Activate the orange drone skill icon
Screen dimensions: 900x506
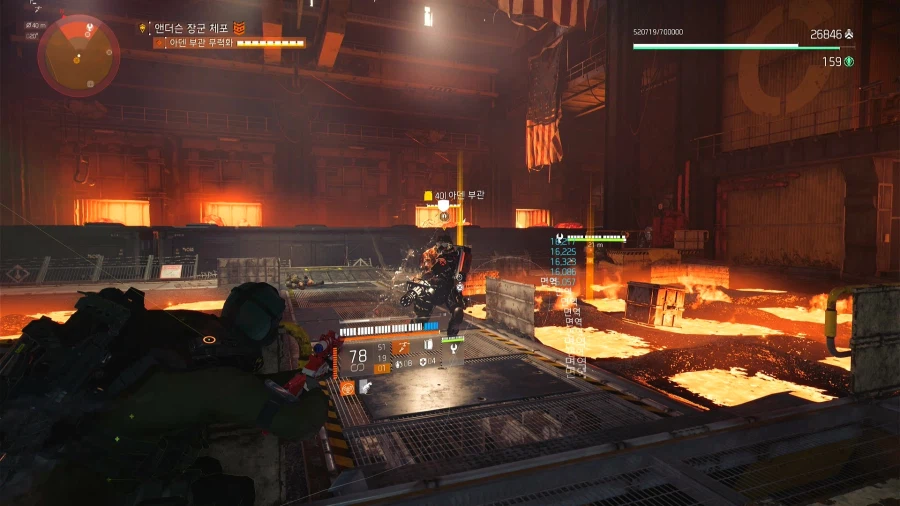coord(400,348)
